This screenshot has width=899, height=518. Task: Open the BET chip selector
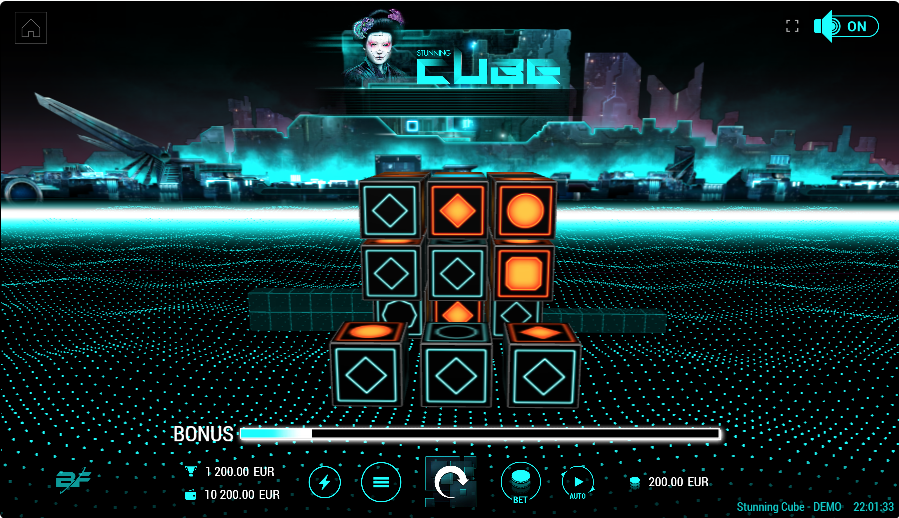click(x=520, y=482)
